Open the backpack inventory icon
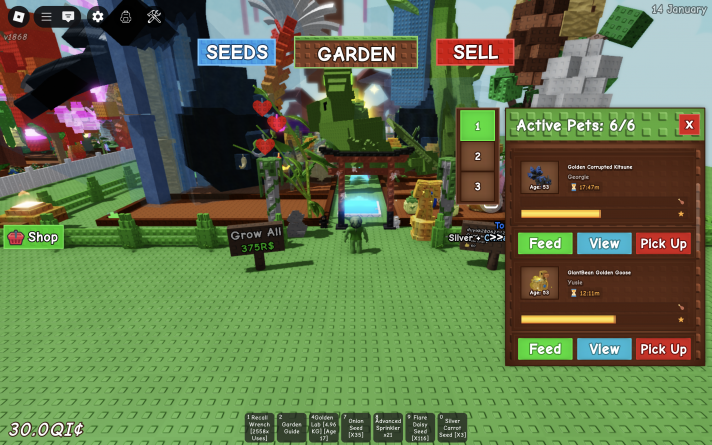 (x=126, y=16)
